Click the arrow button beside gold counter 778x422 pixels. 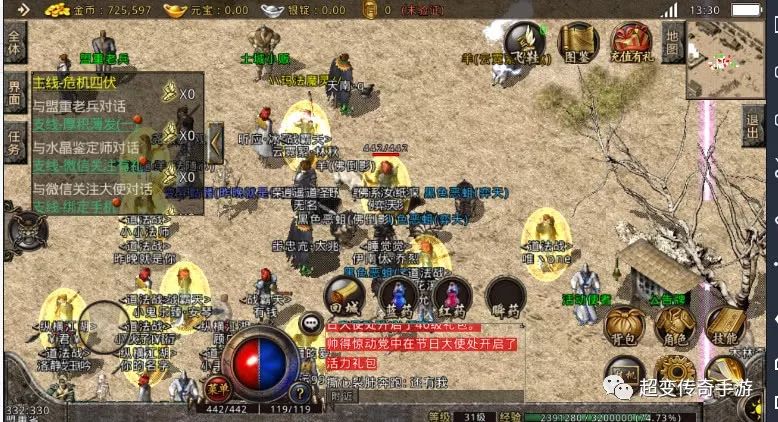click(24, 10)
